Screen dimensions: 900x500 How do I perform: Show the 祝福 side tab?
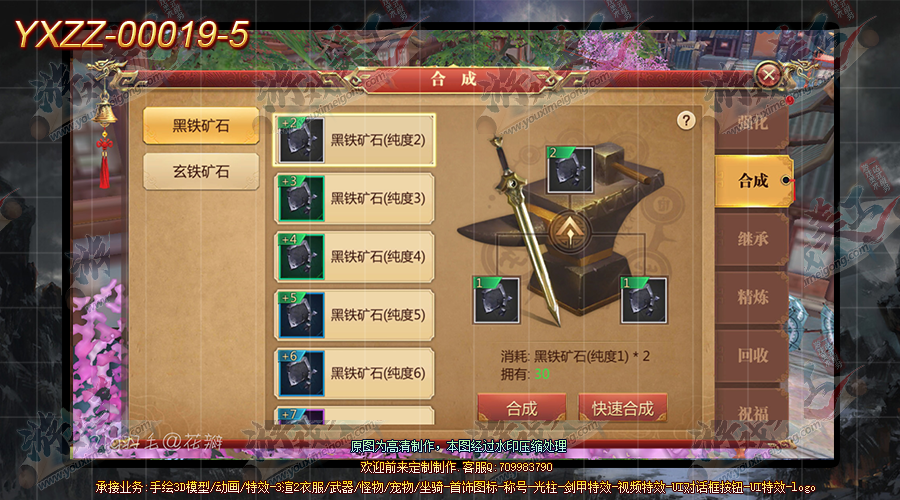click(x=752, y=408)
